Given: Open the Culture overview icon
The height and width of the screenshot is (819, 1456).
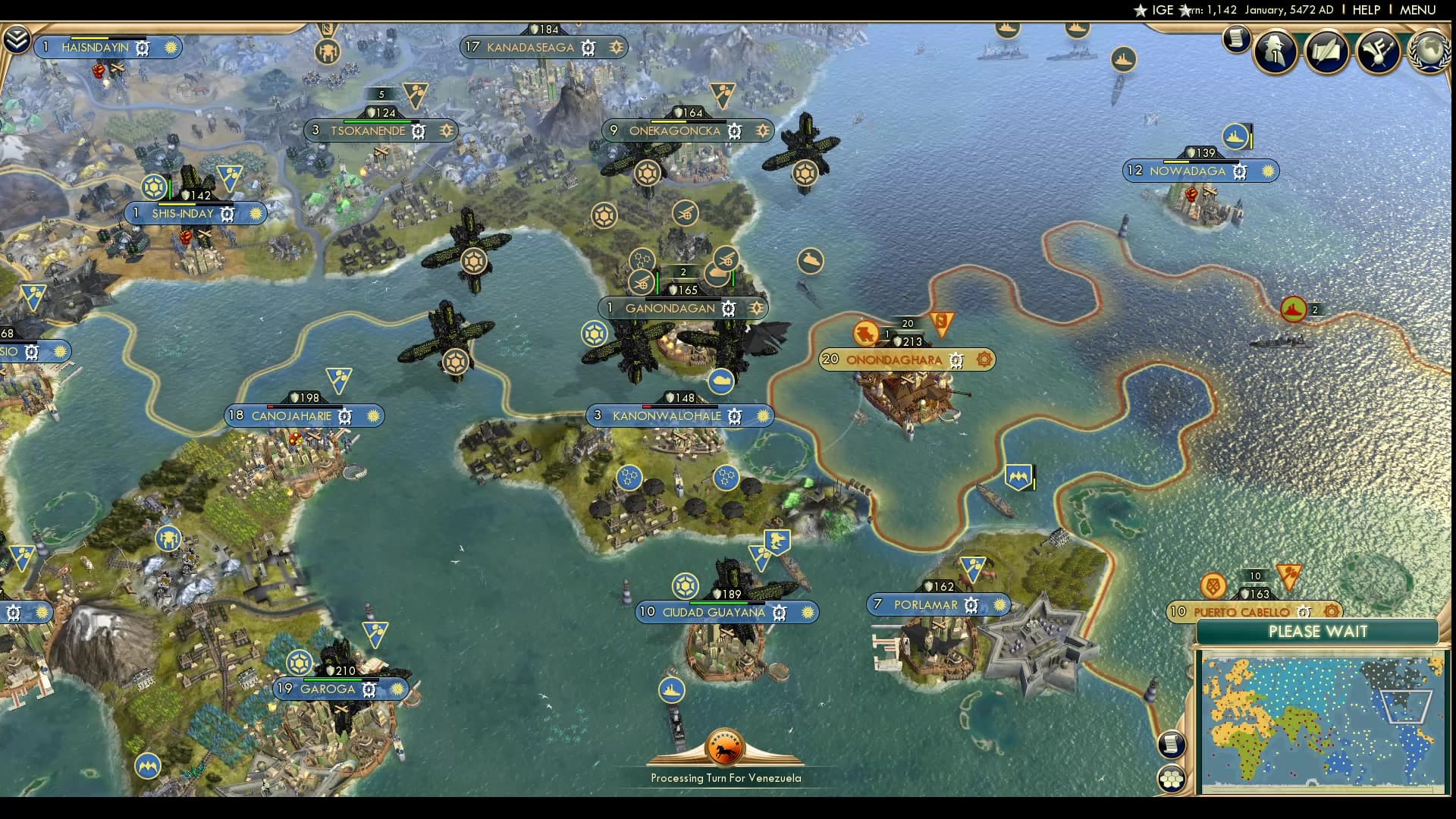Looking at the screenshot, I should click(x=1380, y=52).
